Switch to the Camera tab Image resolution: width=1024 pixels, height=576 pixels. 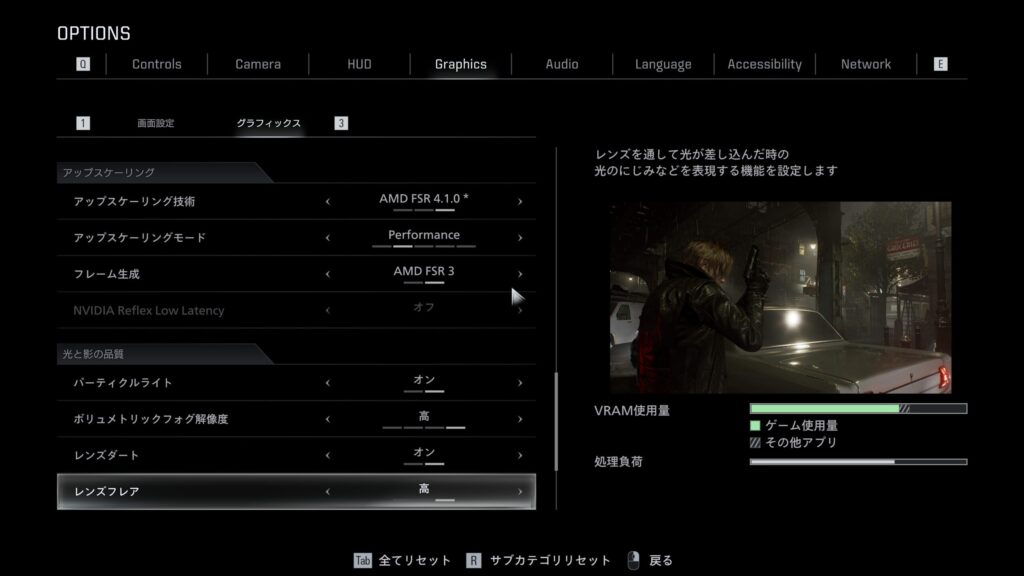tap(258, 64)
